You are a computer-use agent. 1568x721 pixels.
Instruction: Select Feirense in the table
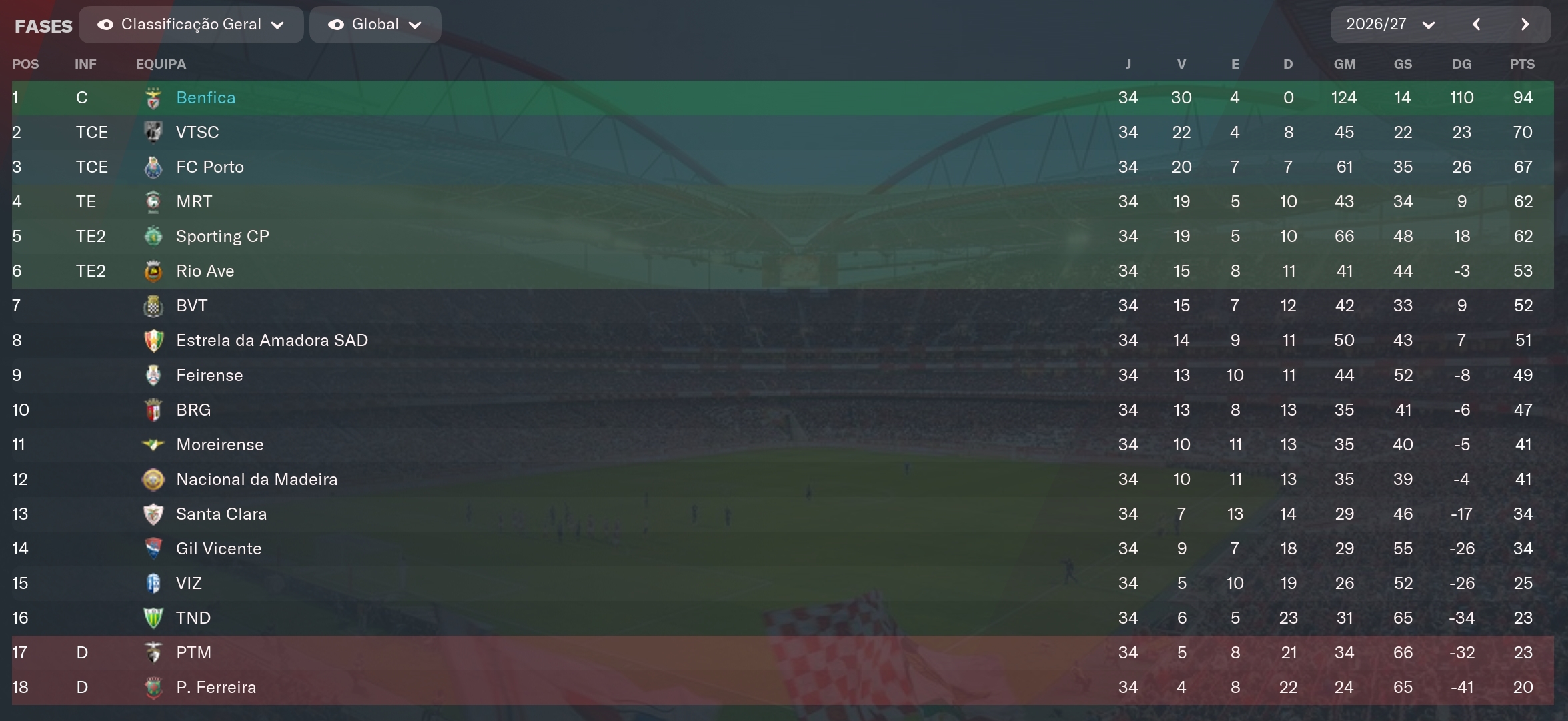click(x=209, y=376)
